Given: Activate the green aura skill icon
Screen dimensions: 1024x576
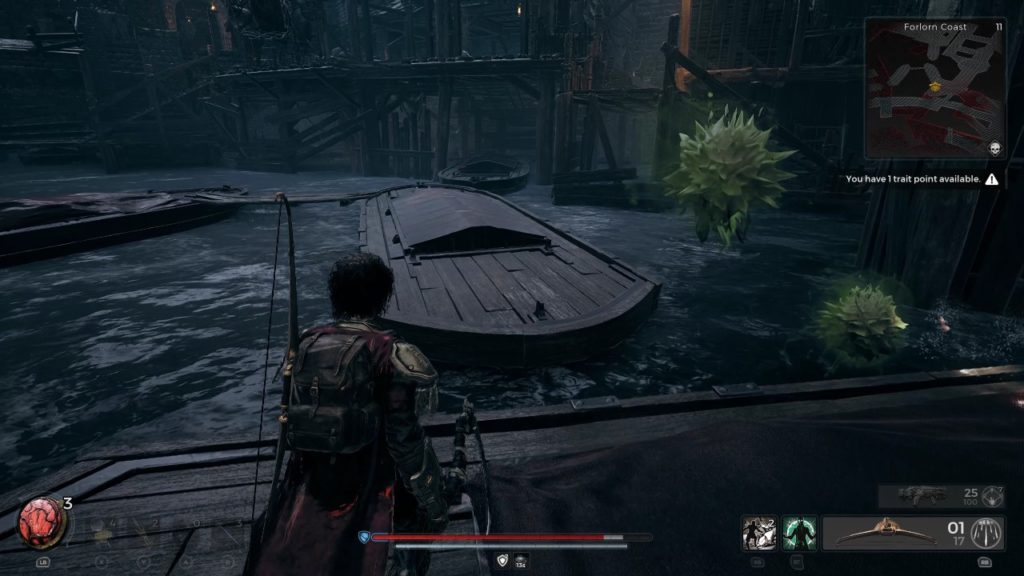Looking at the screenshot, I should (x=799, y=533).
